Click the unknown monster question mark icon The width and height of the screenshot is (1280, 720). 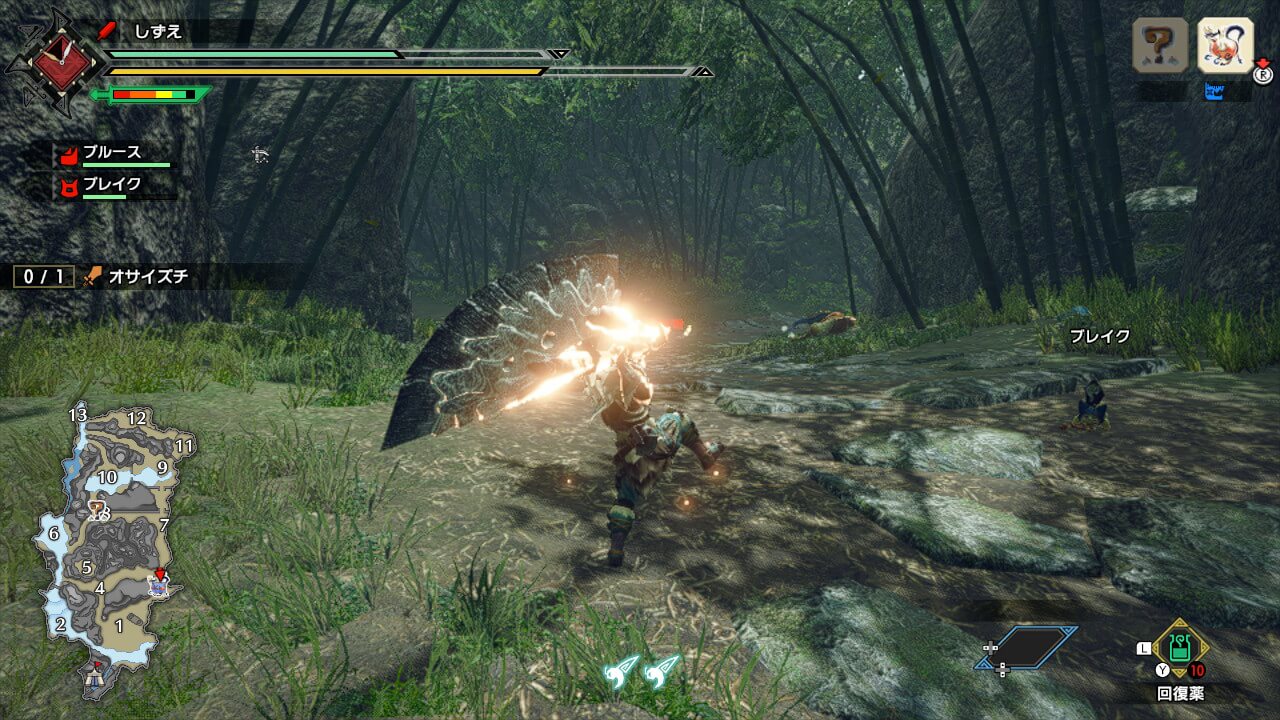click(1160, 45)
